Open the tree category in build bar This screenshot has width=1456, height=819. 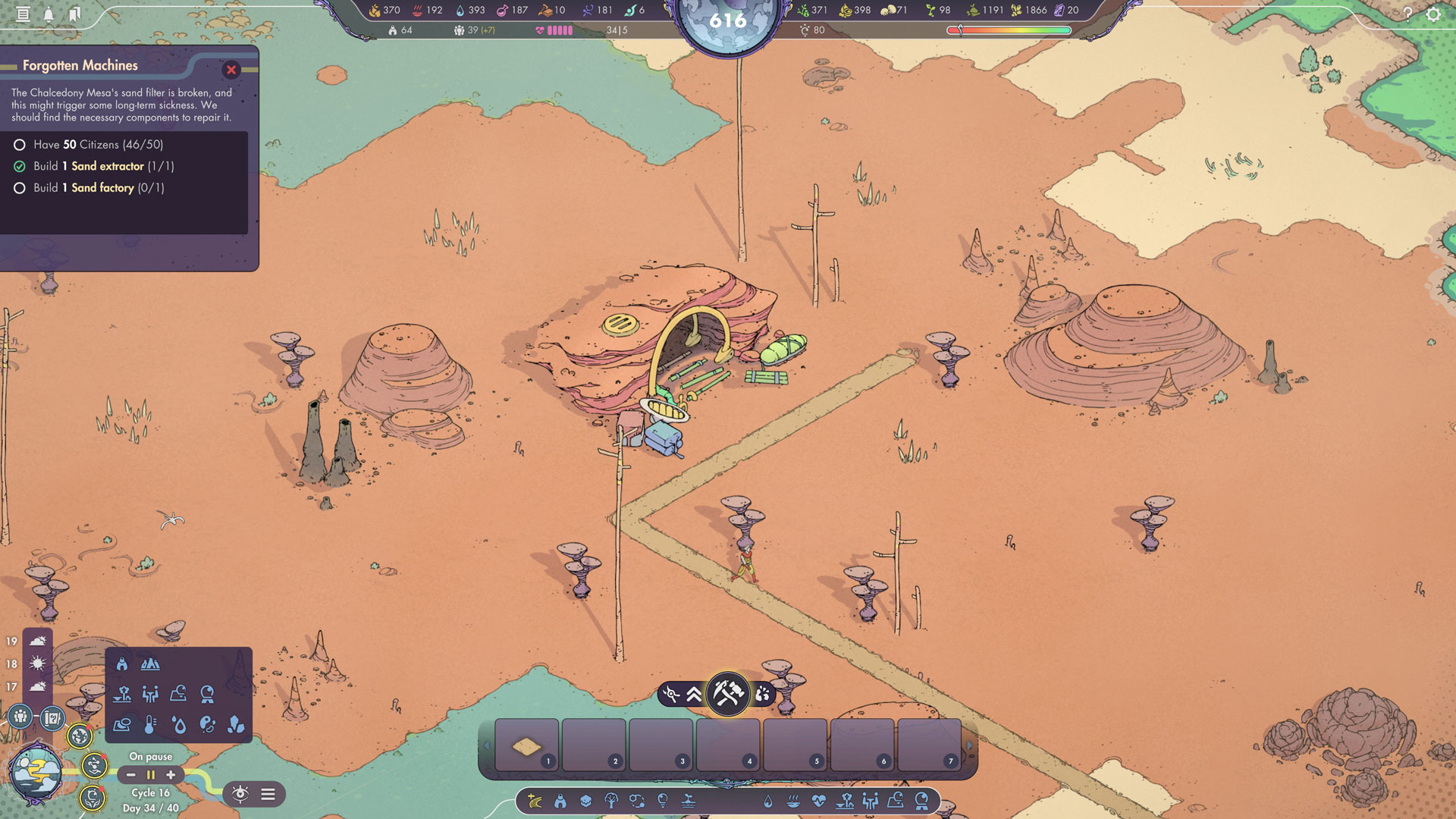pyautogui.click(x=611, y=801)
